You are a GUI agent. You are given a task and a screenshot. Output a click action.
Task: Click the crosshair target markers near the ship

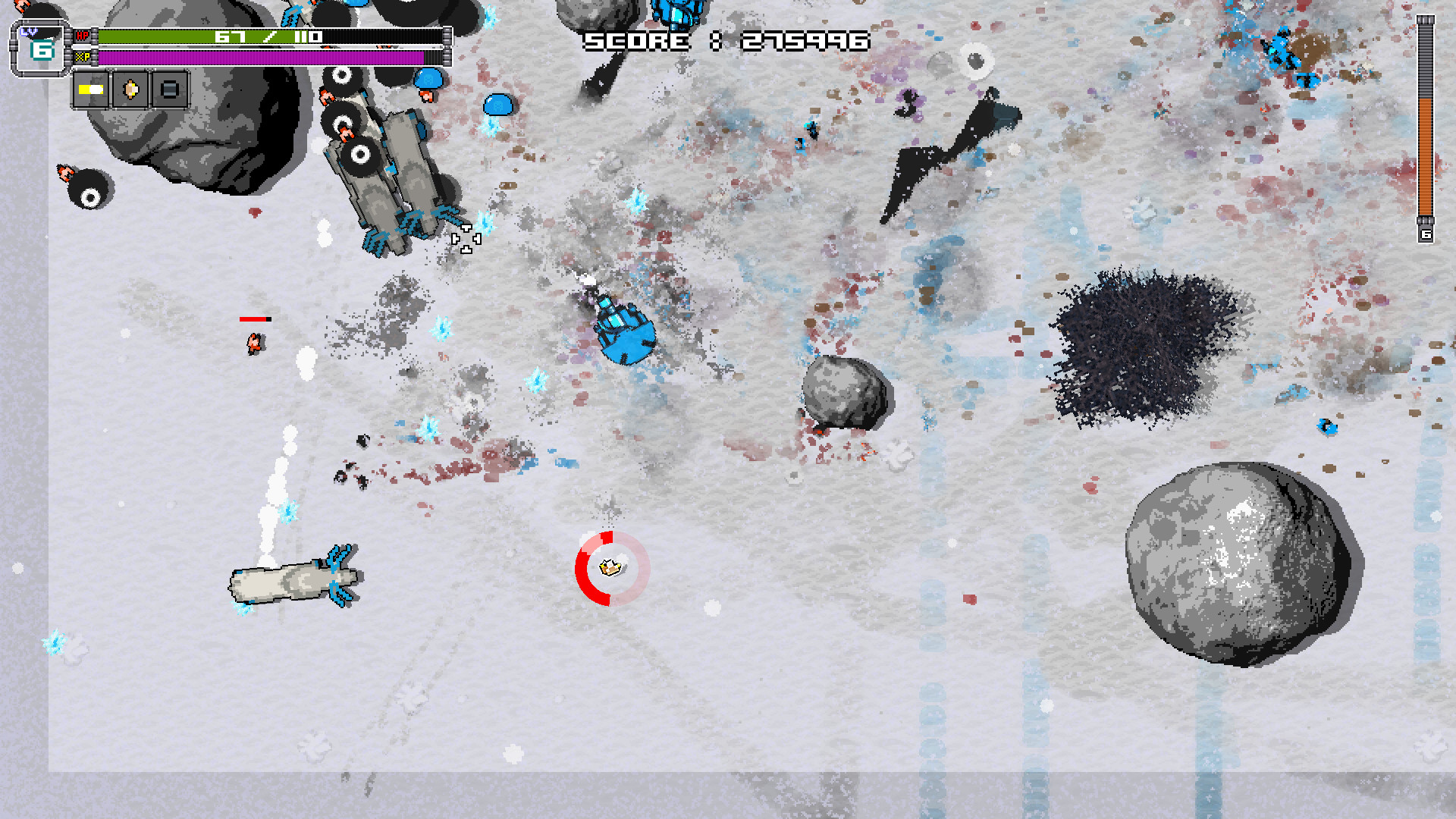[466, 239]
